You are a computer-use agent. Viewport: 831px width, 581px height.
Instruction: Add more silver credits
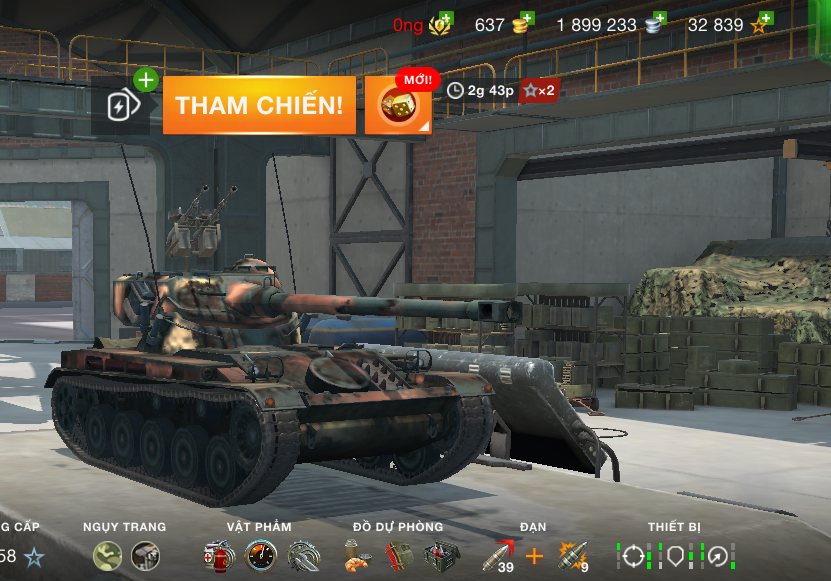656,24
